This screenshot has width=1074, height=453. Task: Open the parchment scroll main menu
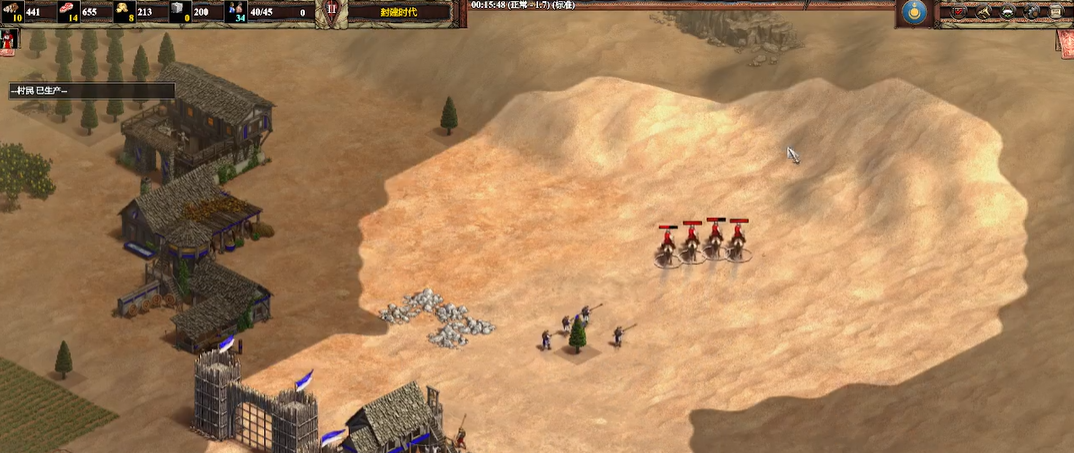1054,12
